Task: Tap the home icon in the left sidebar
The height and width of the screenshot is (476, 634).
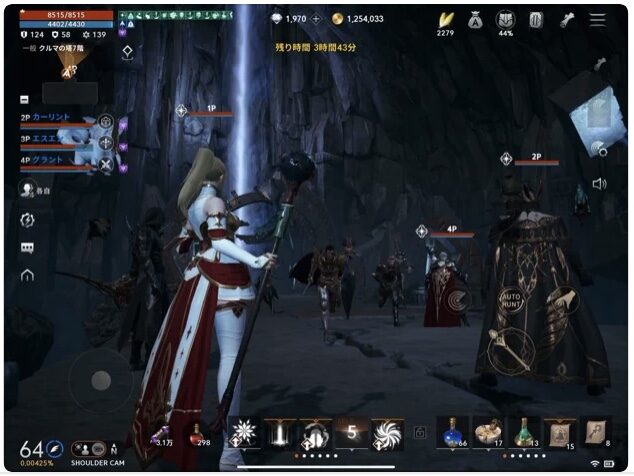Action: 26,275
